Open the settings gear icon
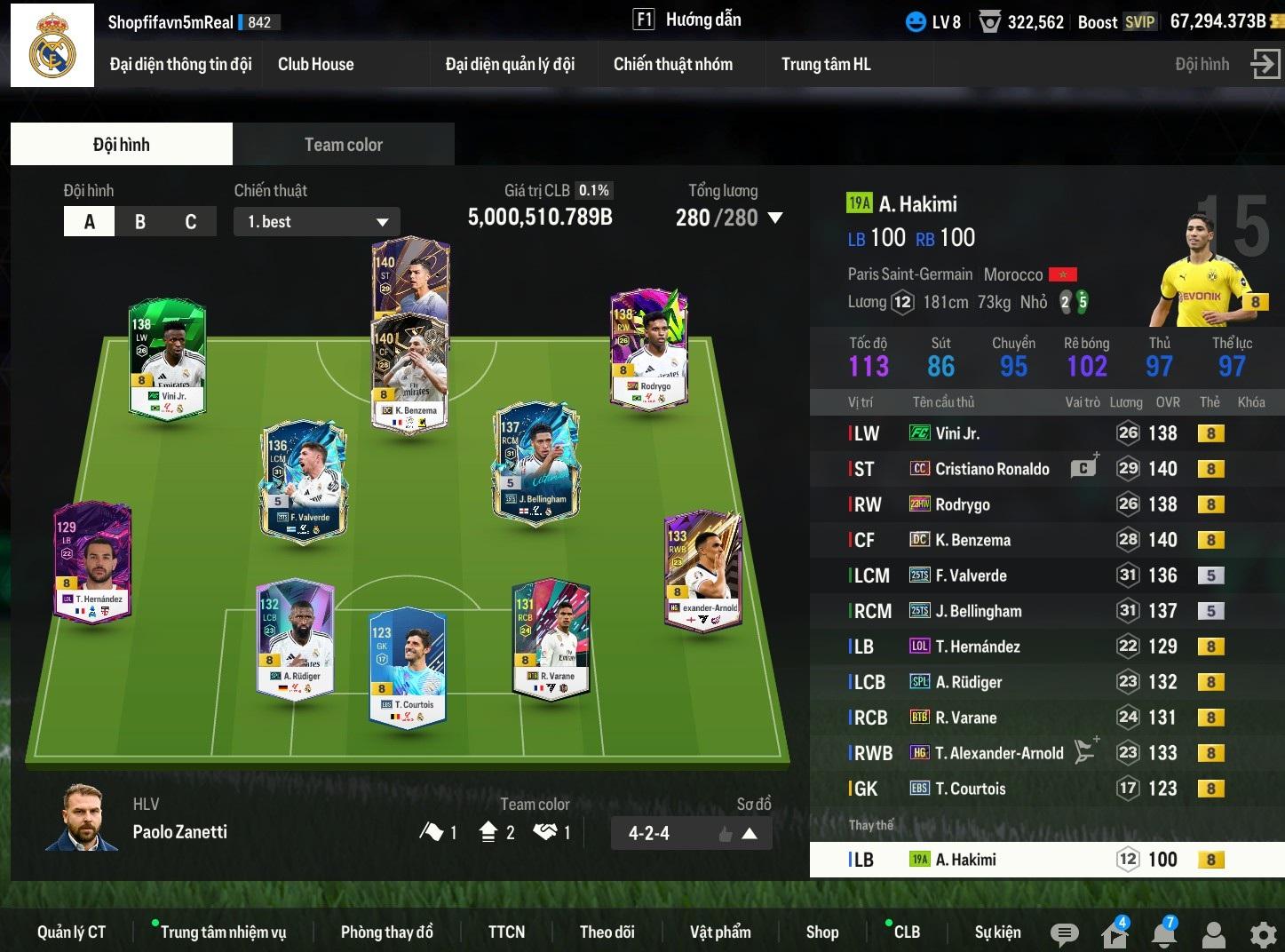This screenshot has height=952, width=1285. (x=1263, y=934)
